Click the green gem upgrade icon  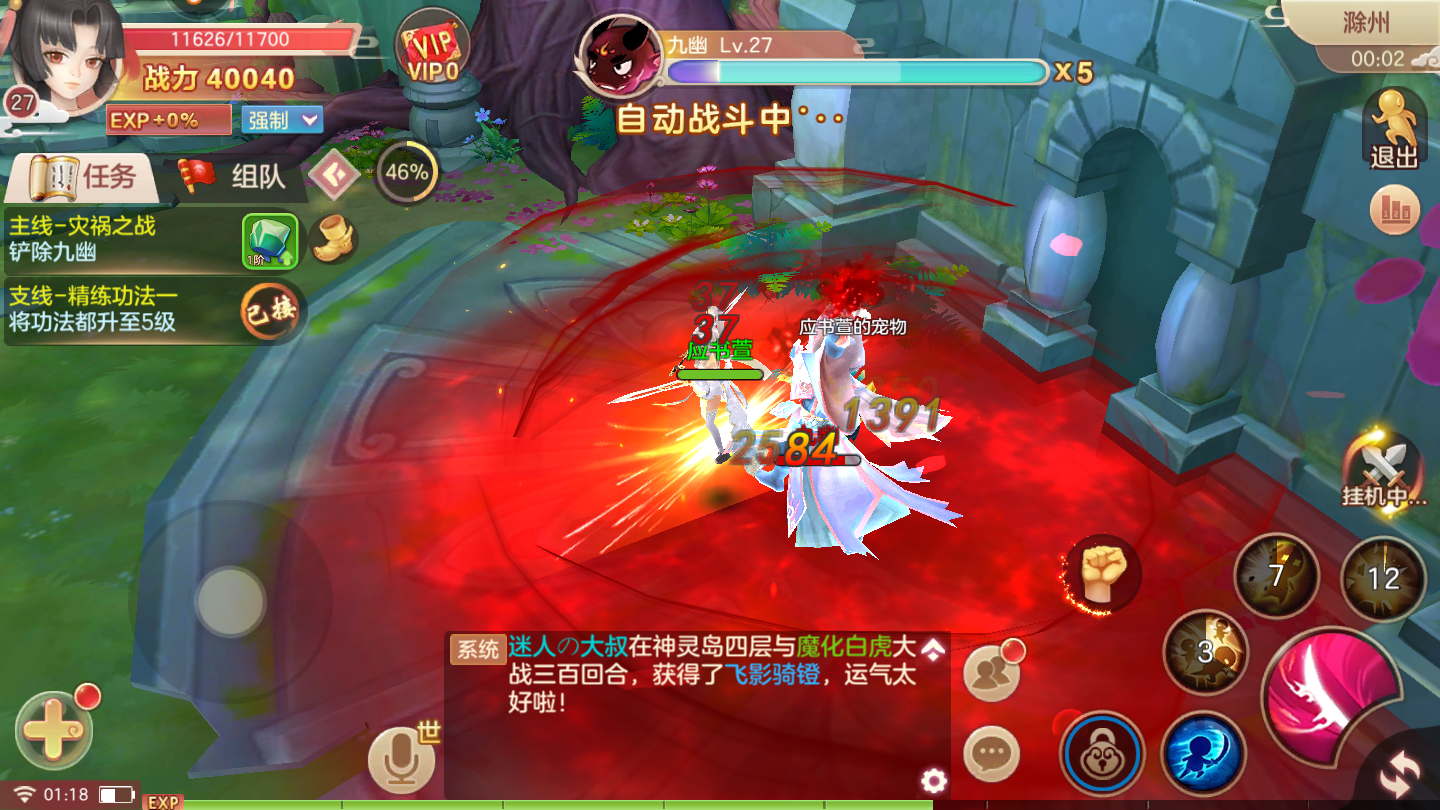270,240
